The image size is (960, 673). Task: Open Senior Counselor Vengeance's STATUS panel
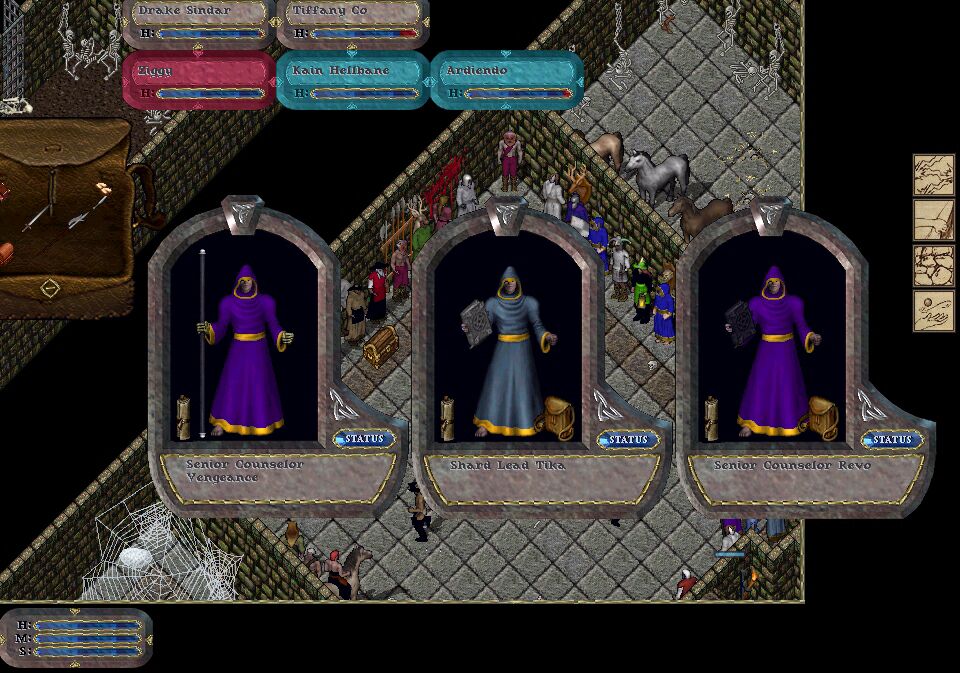tap(365, 439)
